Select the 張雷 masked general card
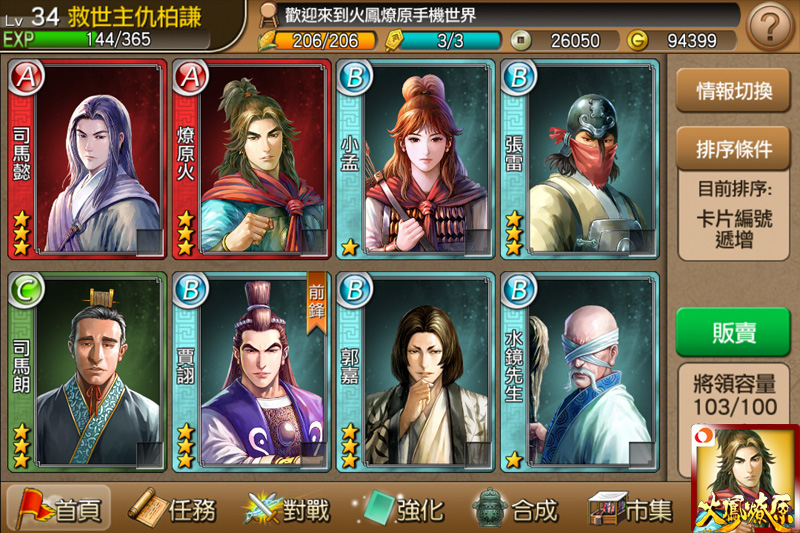Screen dimensions: 800x533 (x=579, y=160)
